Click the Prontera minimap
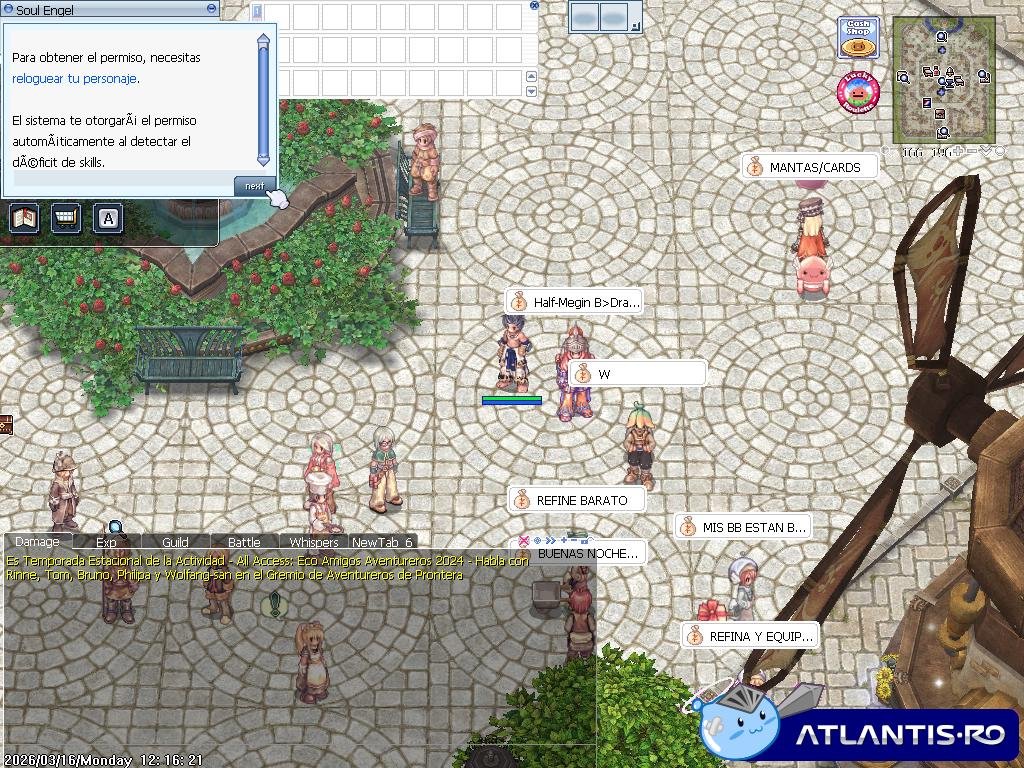This screenshot has height=768, width=1024. click(x=943, y=78)
